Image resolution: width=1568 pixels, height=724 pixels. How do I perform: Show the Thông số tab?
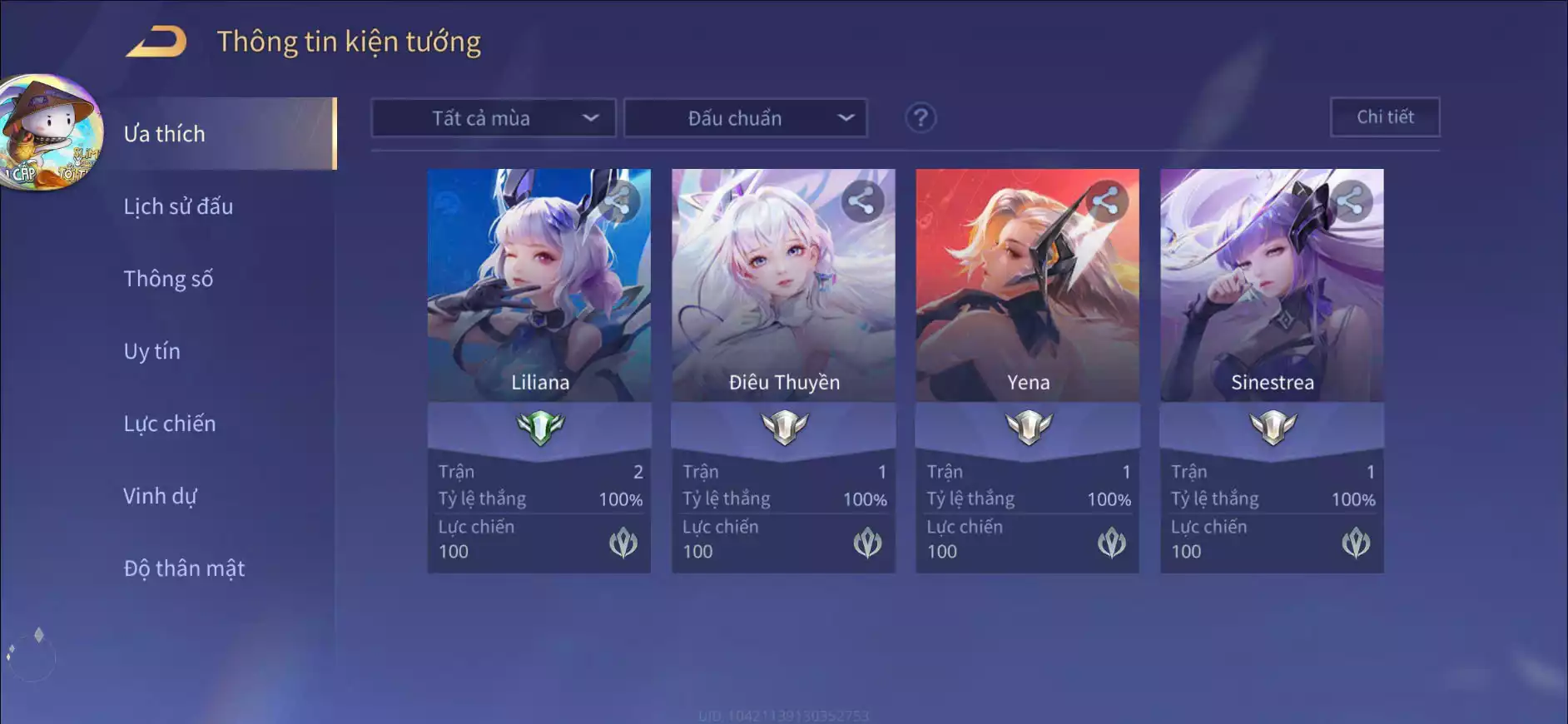168,279
